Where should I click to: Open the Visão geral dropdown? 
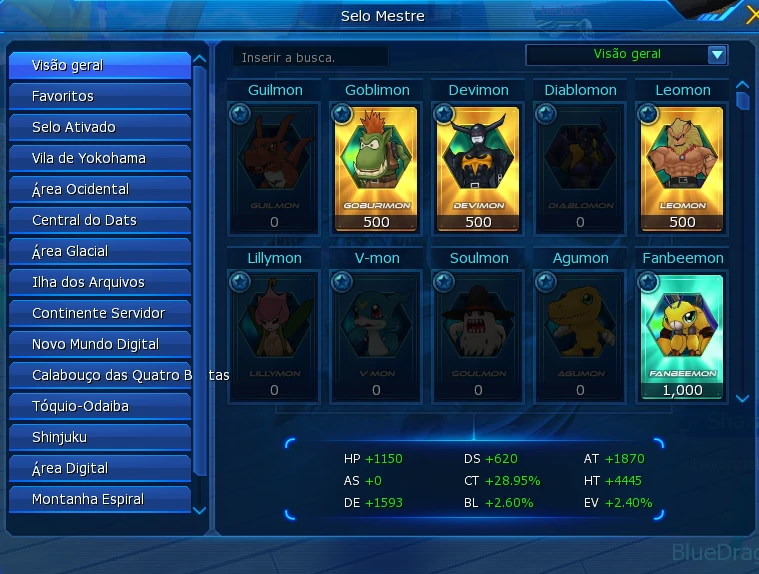coord(716,55)
